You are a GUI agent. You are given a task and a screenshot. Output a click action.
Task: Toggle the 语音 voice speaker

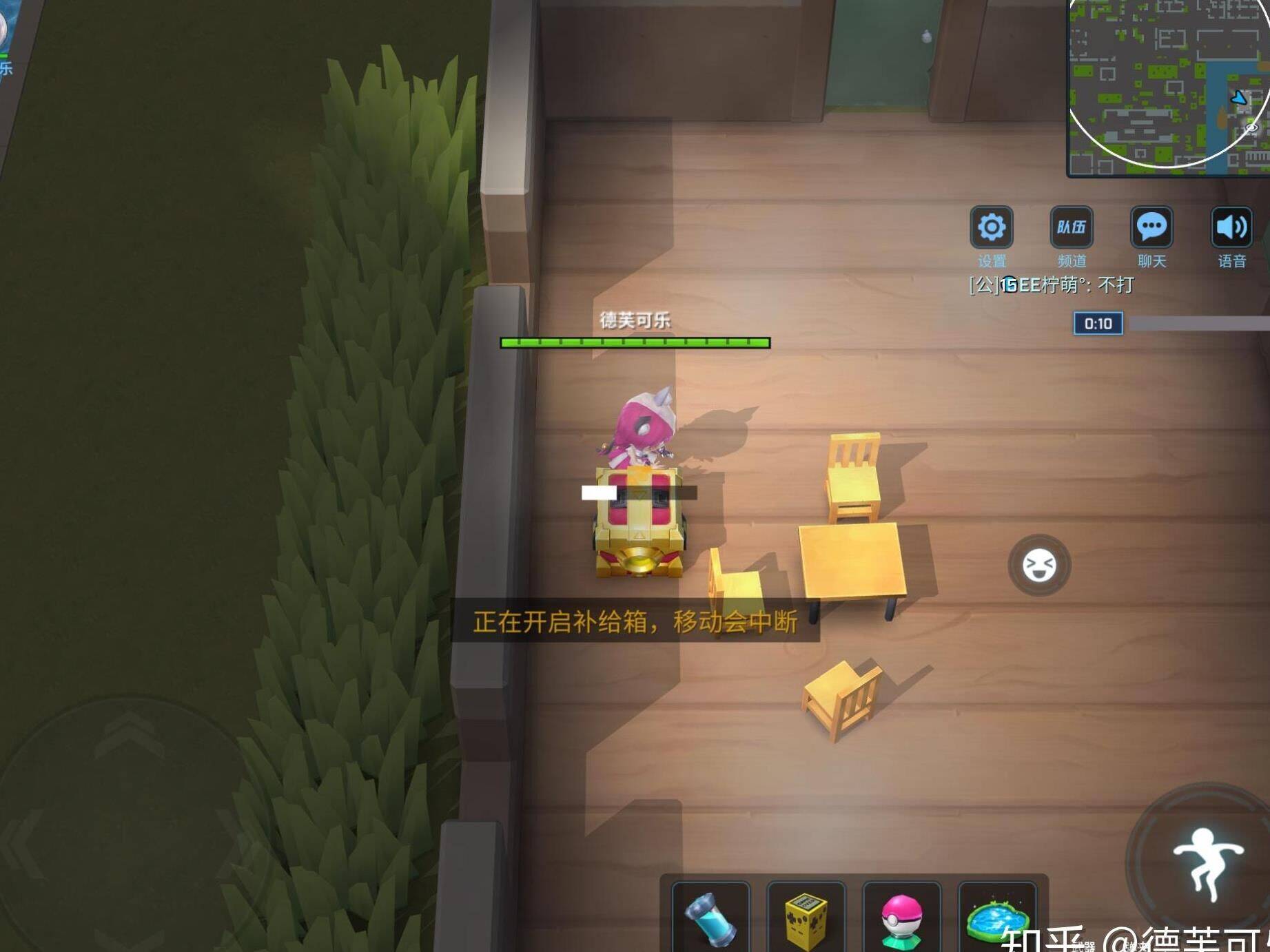pyautogui.click(x=1231, y=227)
